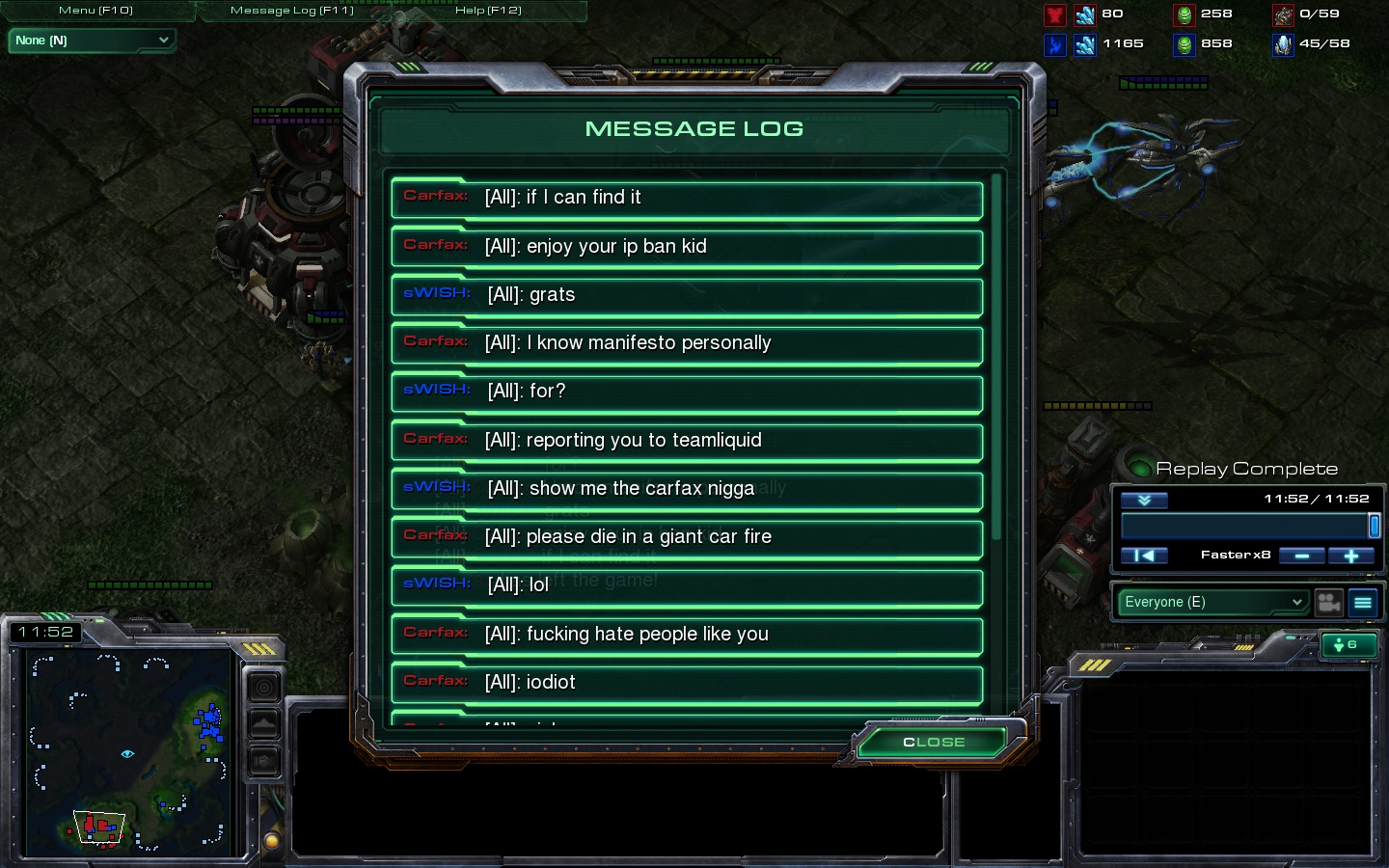Open the Help (F12) button
This screenshot has height=868, width=1389.
coord(488,11)
